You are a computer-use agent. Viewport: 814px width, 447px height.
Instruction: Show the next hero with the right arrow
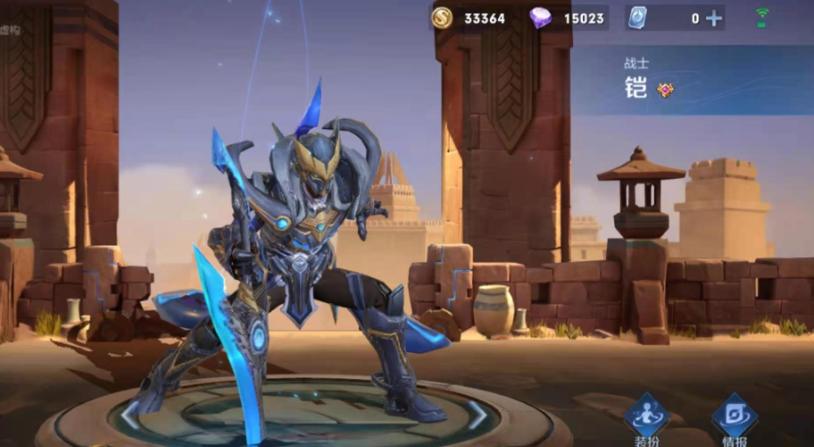click(477, 414)
